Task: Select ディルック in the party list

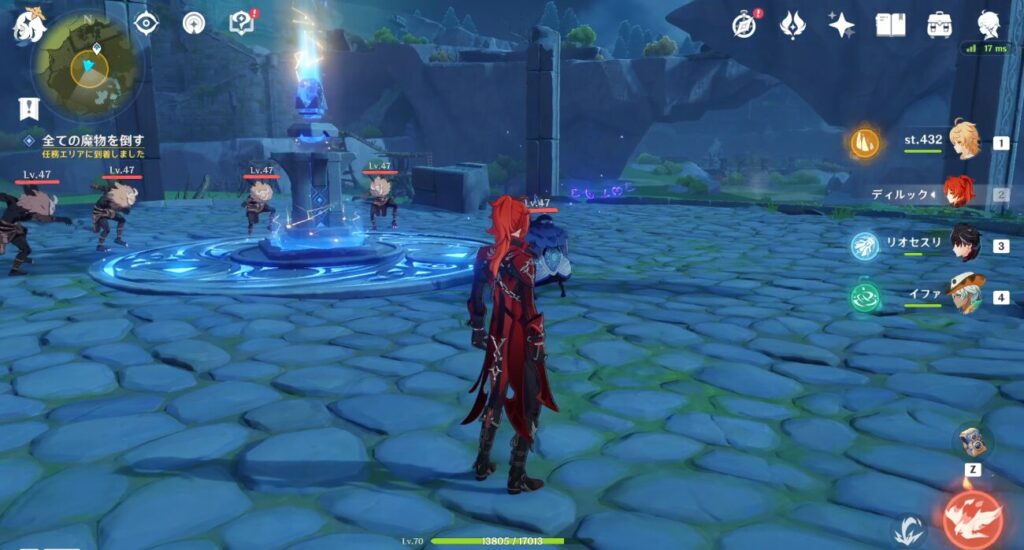Action: 956,193
